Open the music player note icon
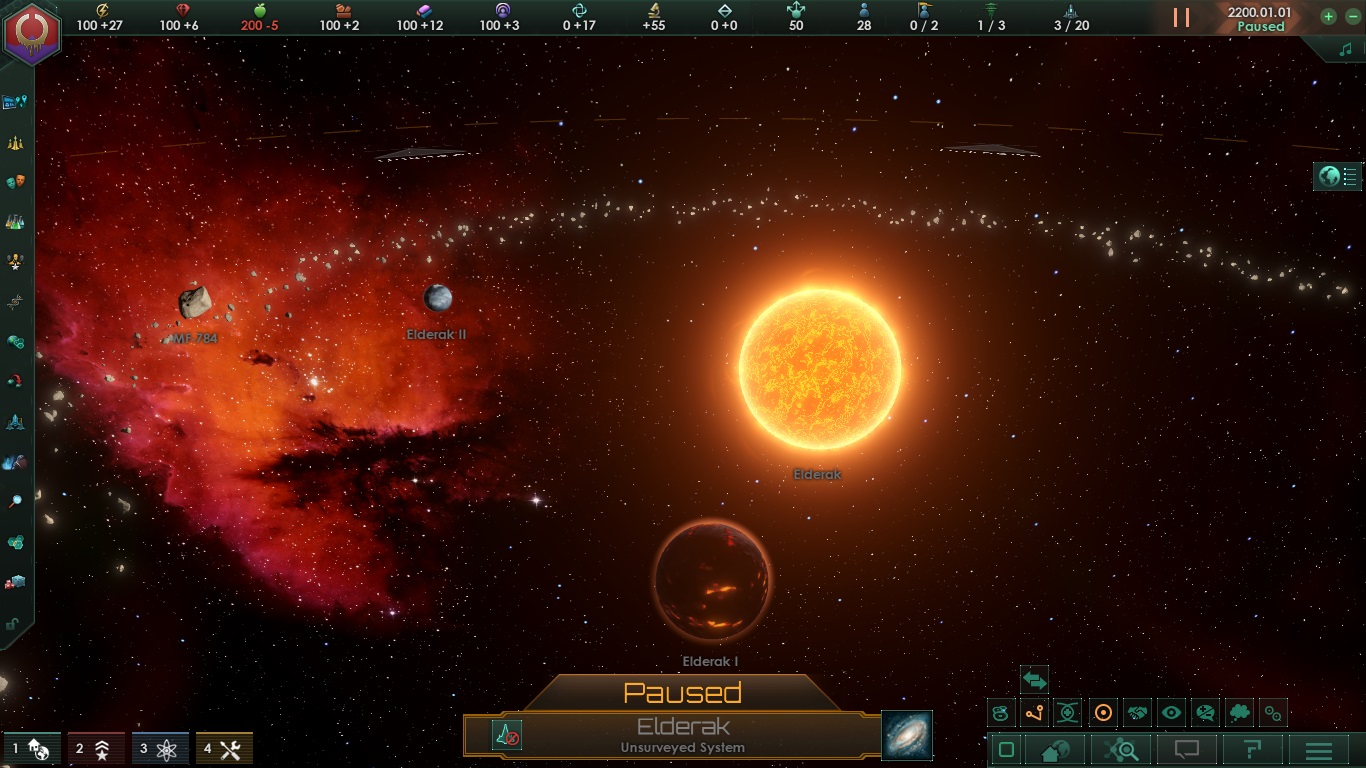Viewport: 1366px width, 768px height. pyautogui.click(x=1344, y=48)
